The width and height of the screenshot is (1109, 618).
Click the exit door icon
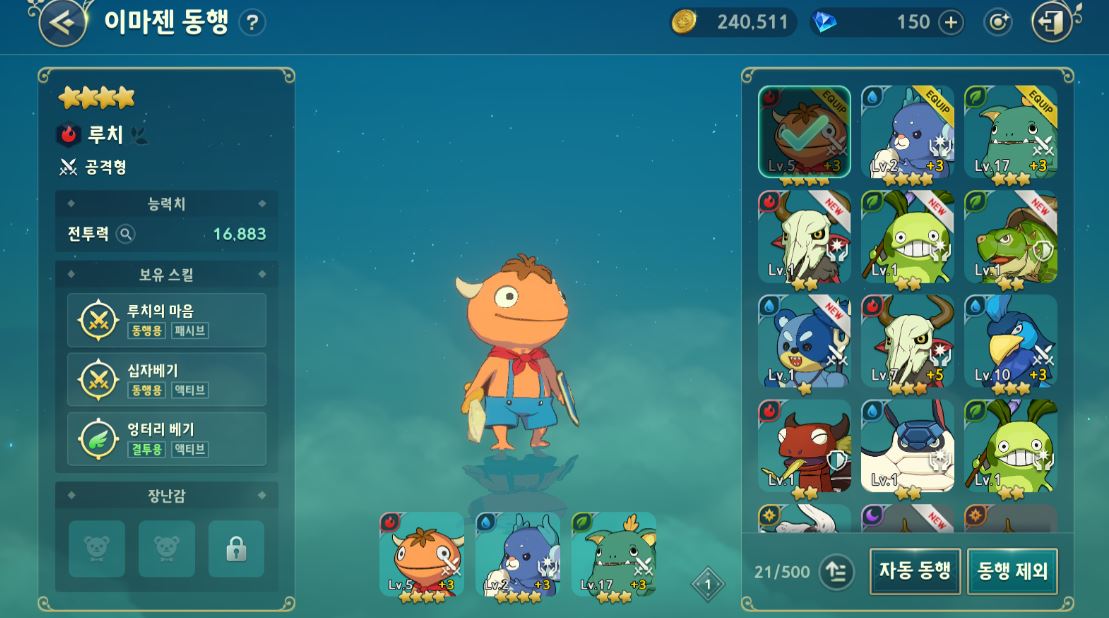pyautogui.click(x=1052, y=22)
